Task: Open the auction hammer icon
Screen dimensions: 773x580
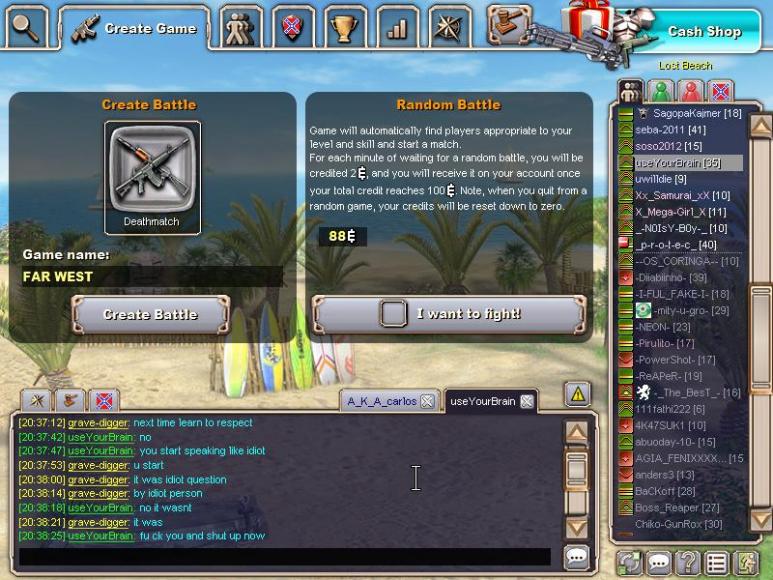Action: click(x=510, y=24)
